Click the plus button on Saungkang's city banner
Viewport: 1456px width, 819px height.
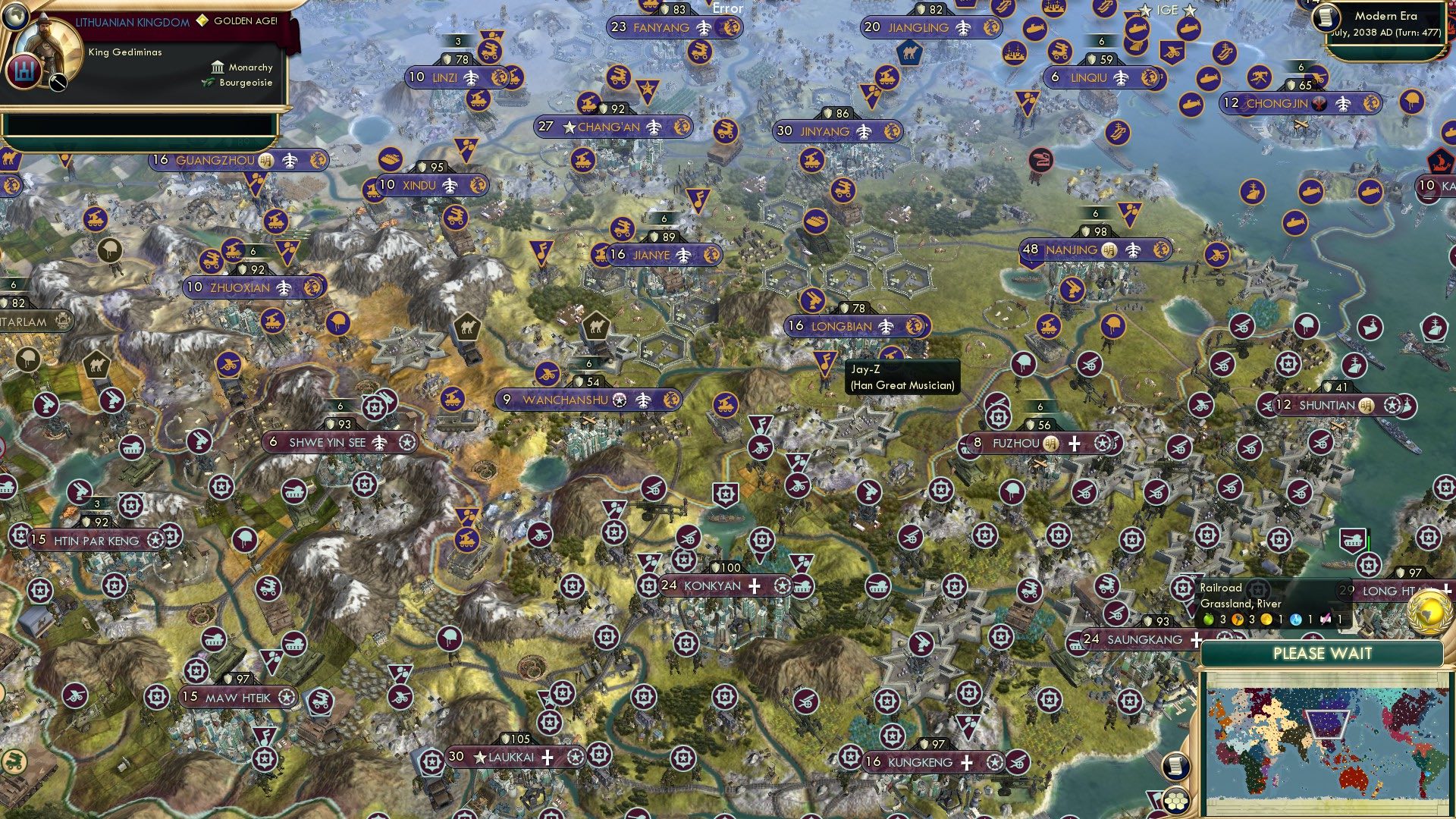pyautogui.click(x=1196, y=640)
